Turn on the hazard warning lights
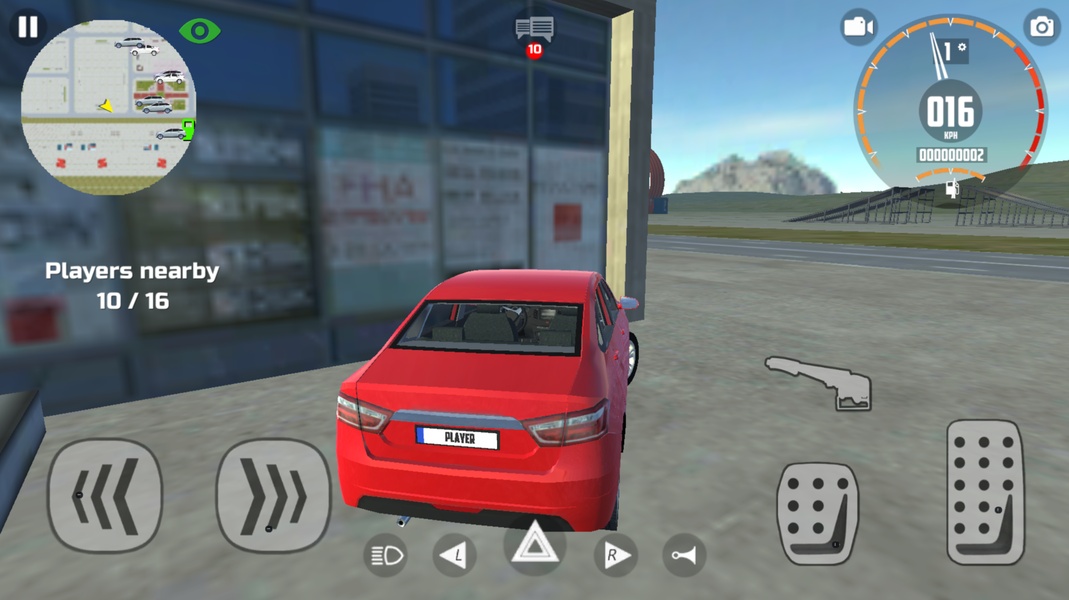The image size is (1069, 600). [x=534, y=546]
